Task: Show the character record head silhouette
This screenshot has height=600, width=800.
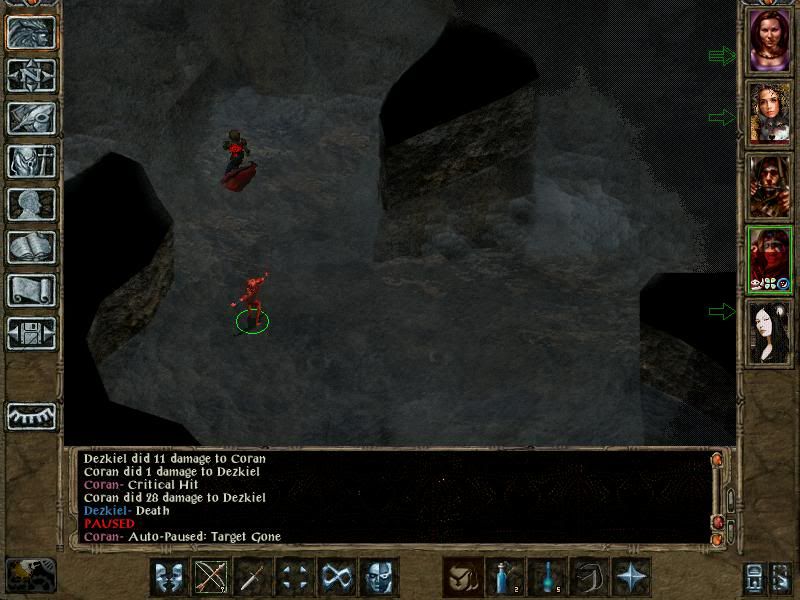Action: point(31,204)
